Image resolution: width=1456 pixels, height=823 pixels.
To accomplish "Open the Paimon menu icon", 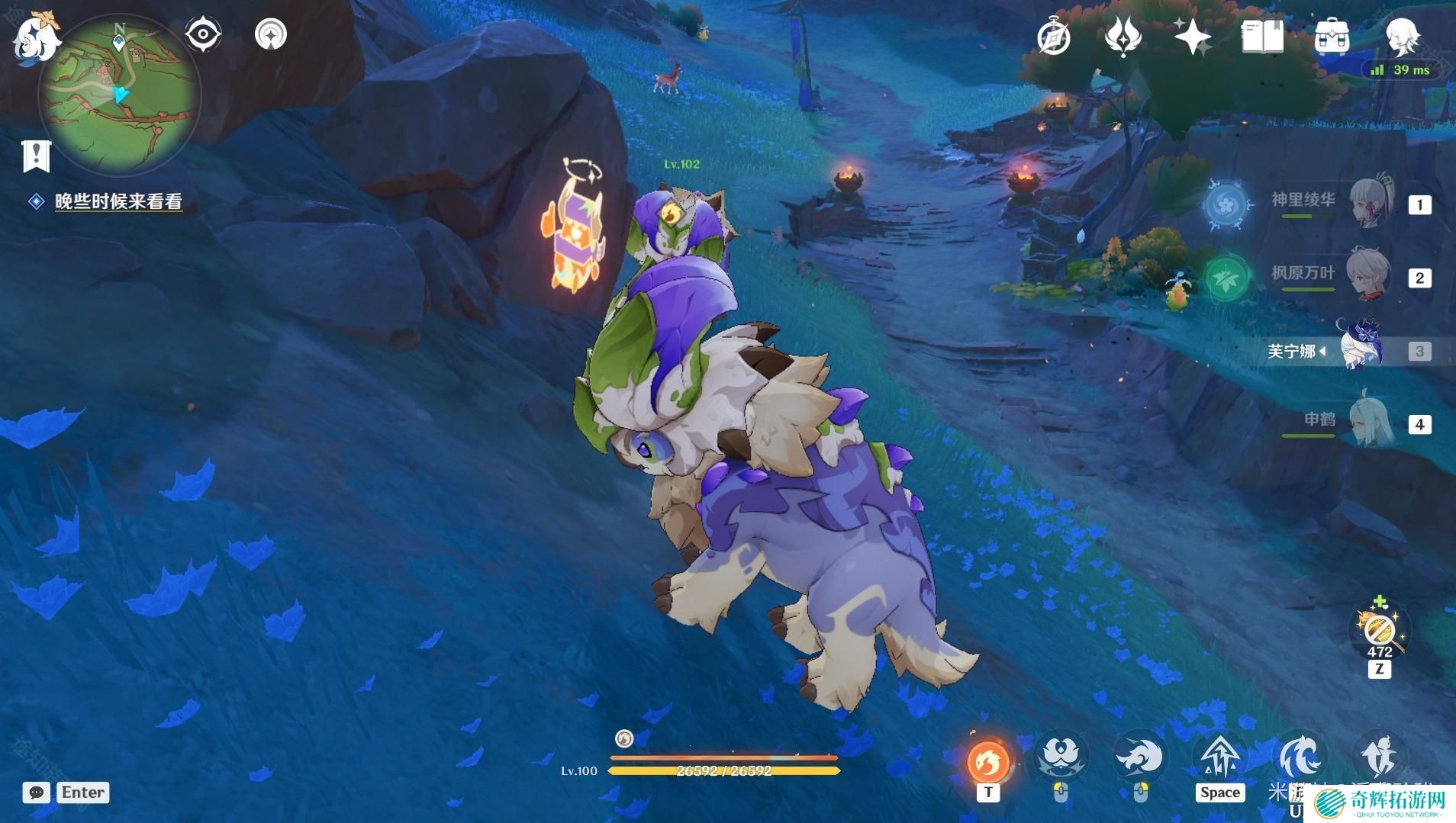I will pos(35,35).
